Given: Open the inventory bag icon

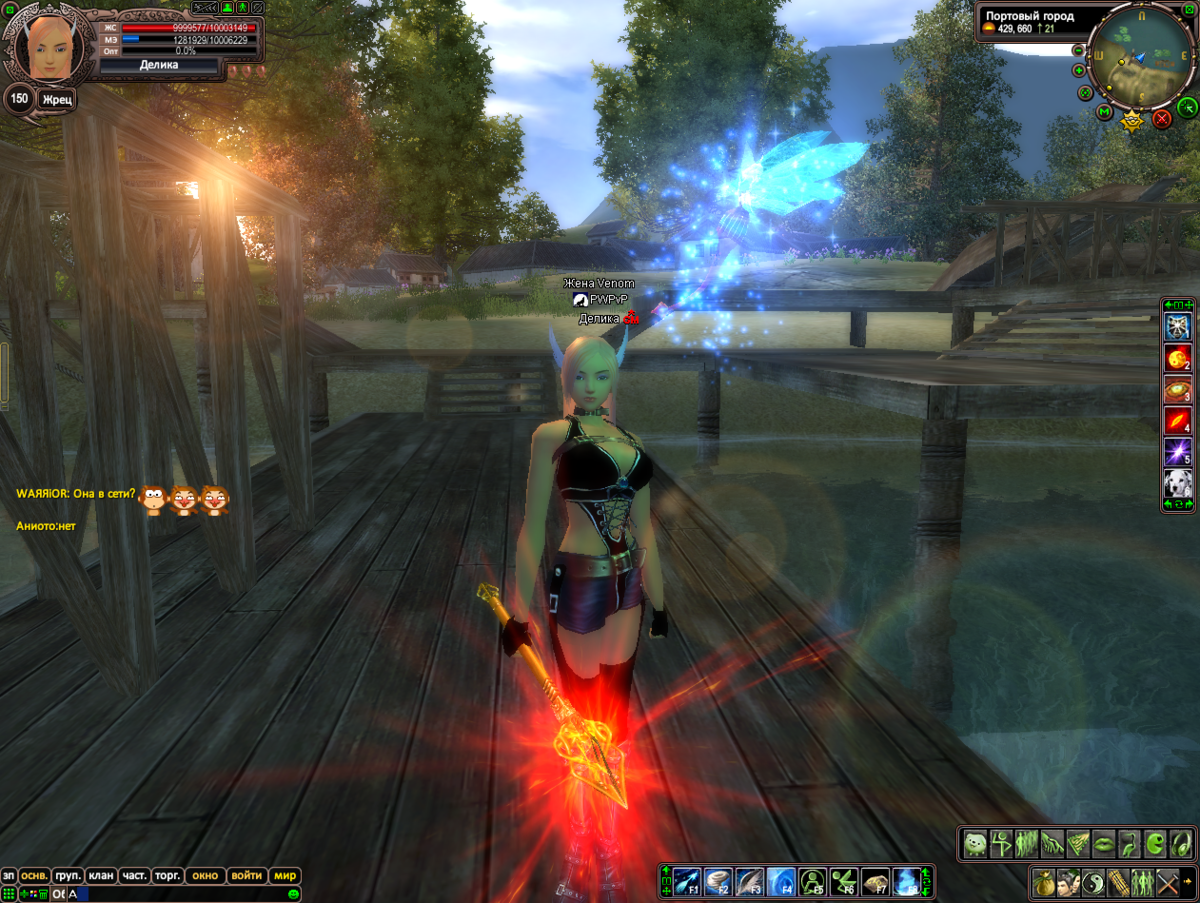Looking at the screenshot, I should (1043, 883).
